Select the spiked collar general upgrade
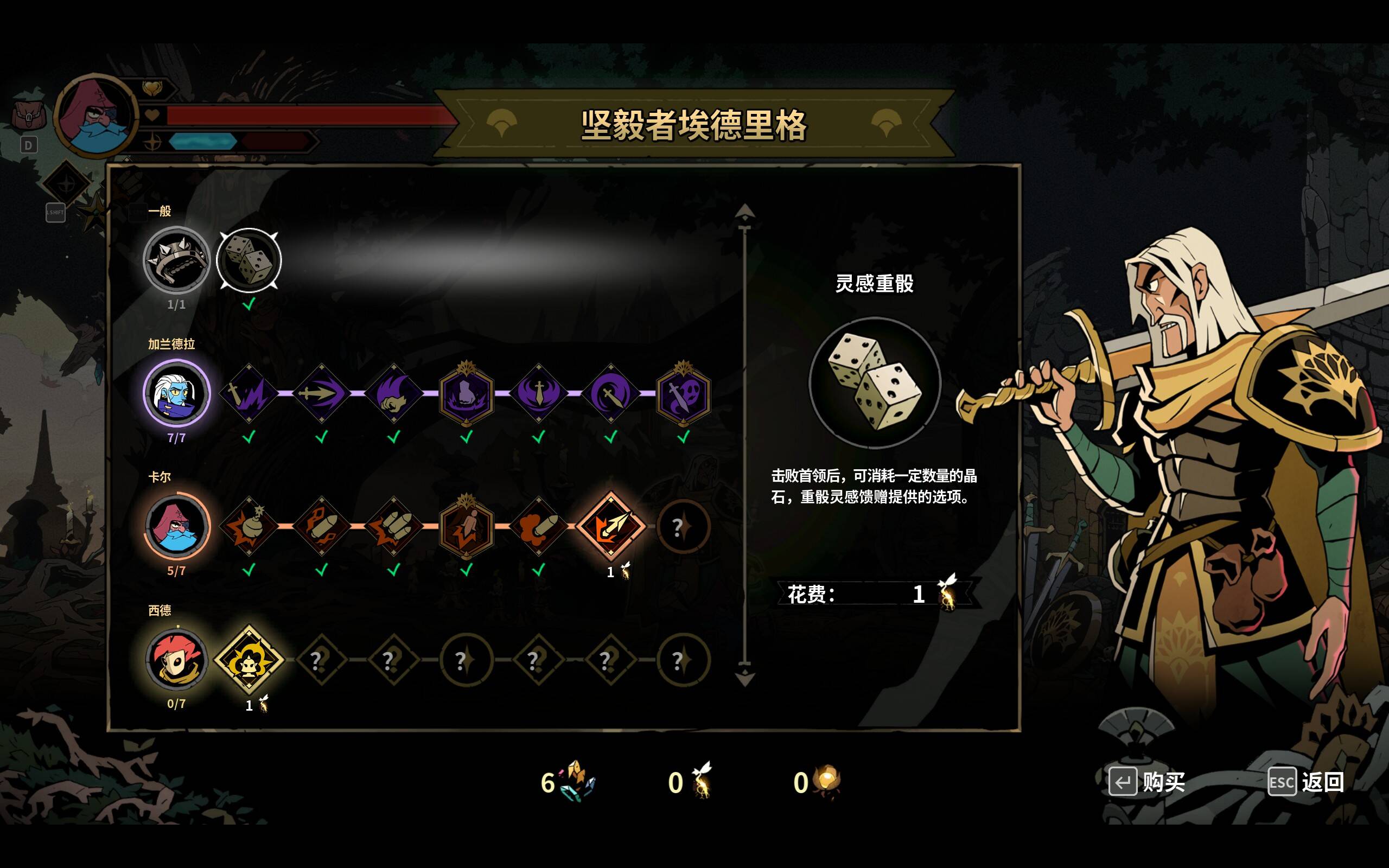The width and height of the screenshot is (1389, 868). [176, 260]
